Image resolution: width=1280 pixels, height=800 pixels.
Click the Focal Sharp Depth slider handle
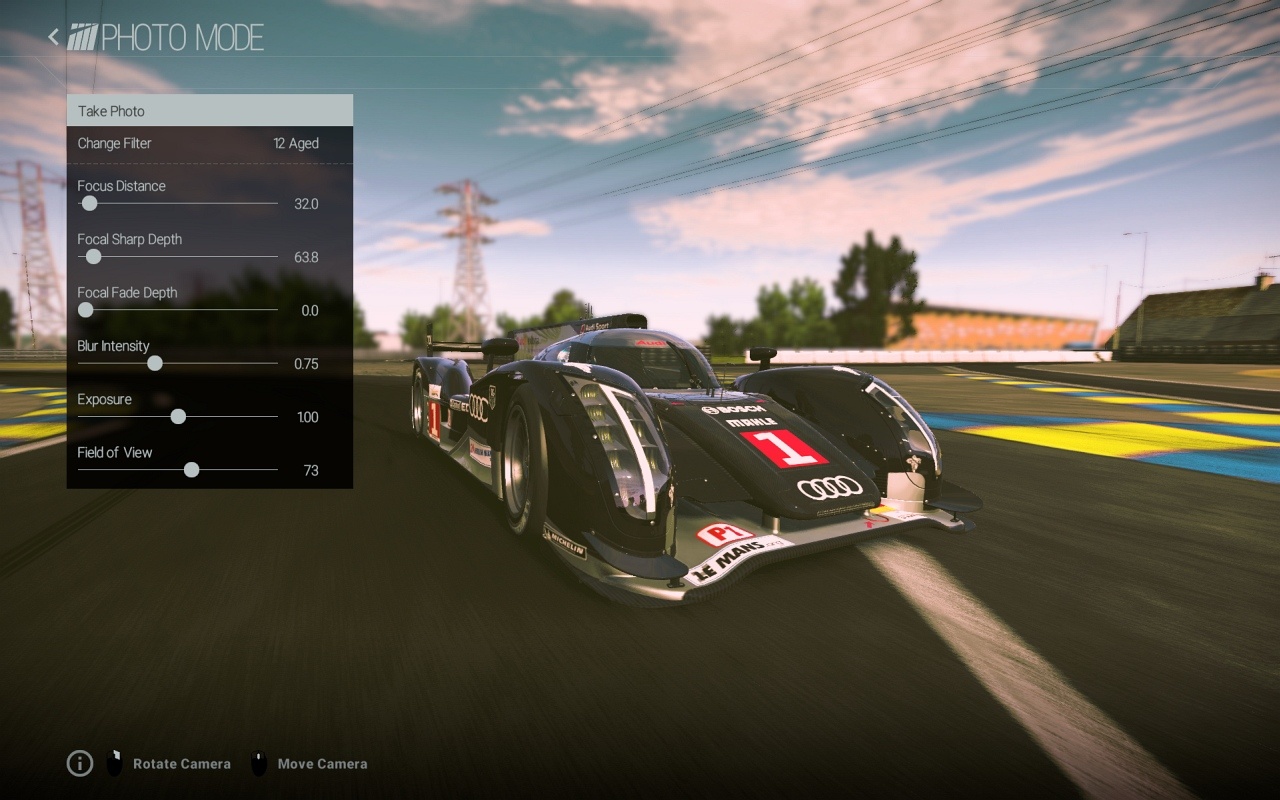[93, 257]
